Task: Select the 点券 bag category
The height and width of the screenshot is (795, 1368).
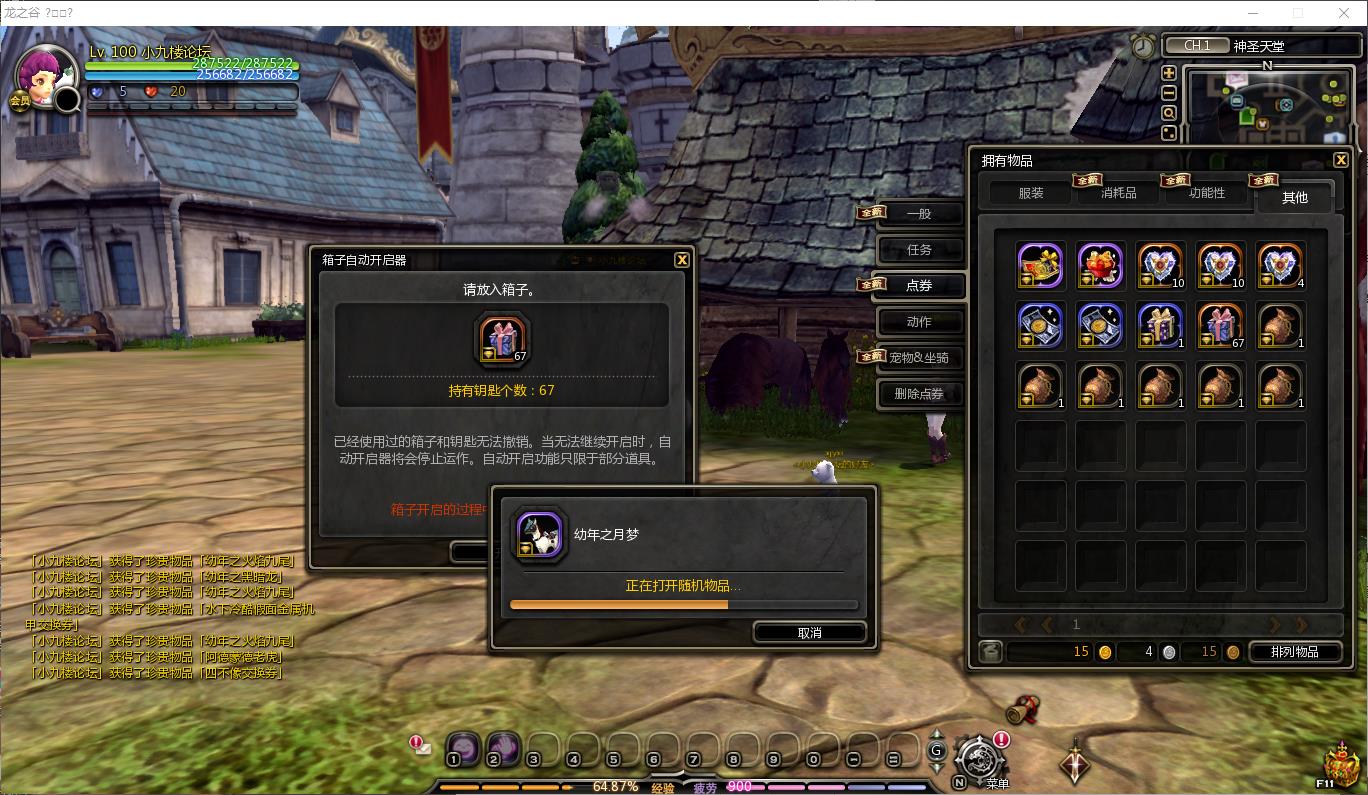Action: tap(919, 286)
